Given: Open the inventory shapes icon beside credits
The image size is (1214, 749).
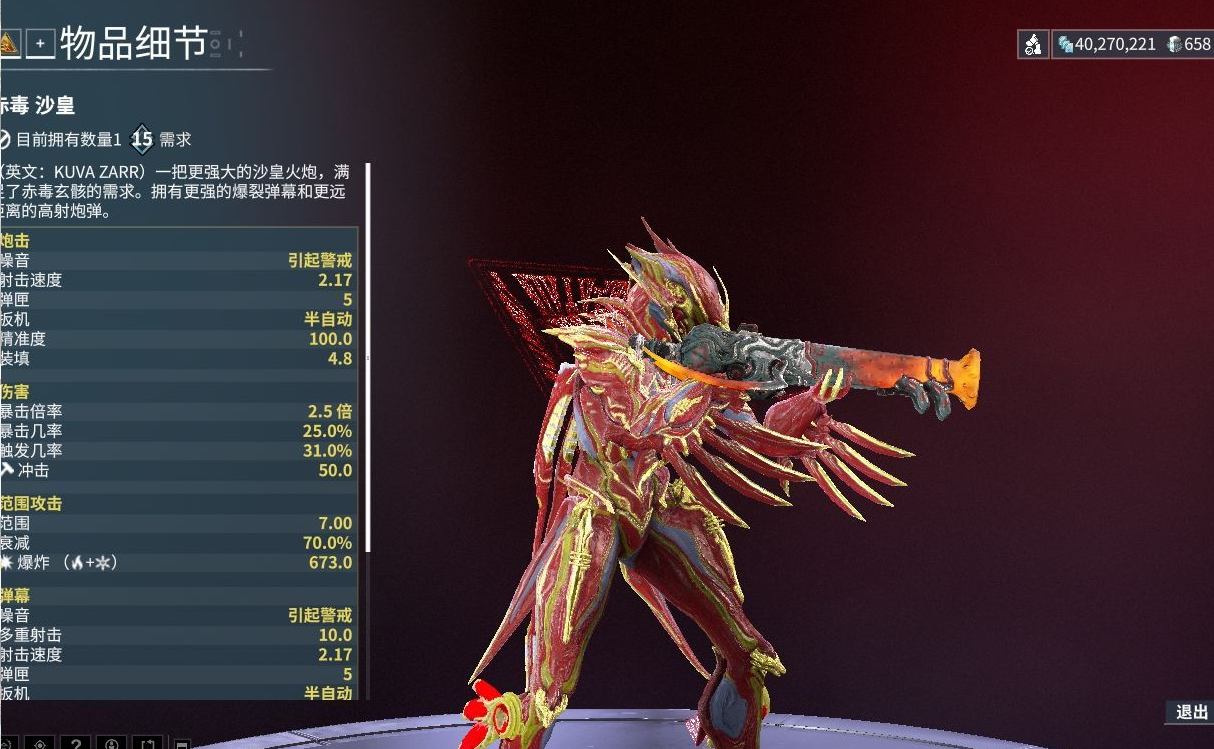Looking at the screenshot, I should [1033, 44].
